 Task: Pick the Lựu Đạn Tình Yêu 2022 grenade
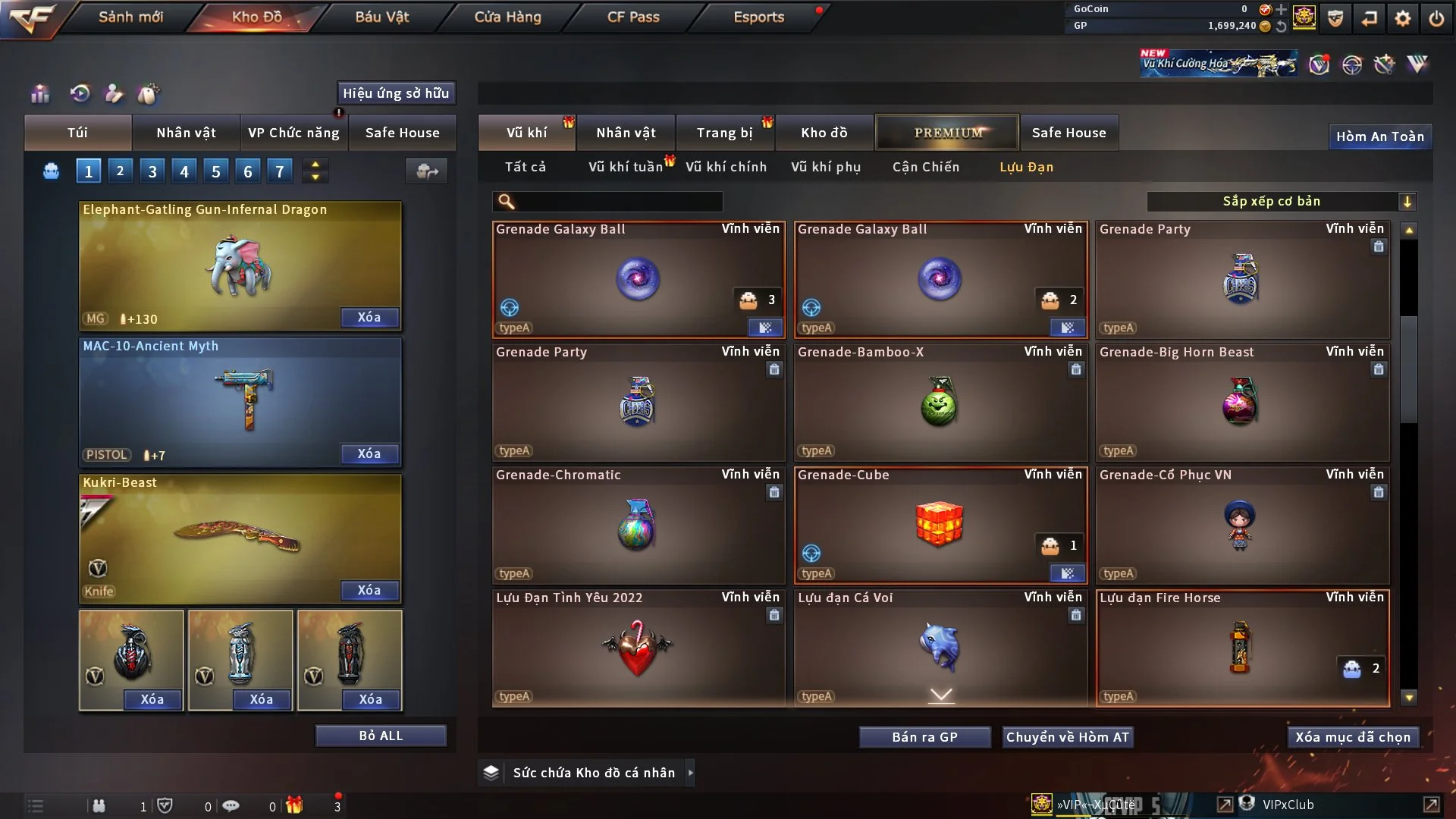(638, 648)
